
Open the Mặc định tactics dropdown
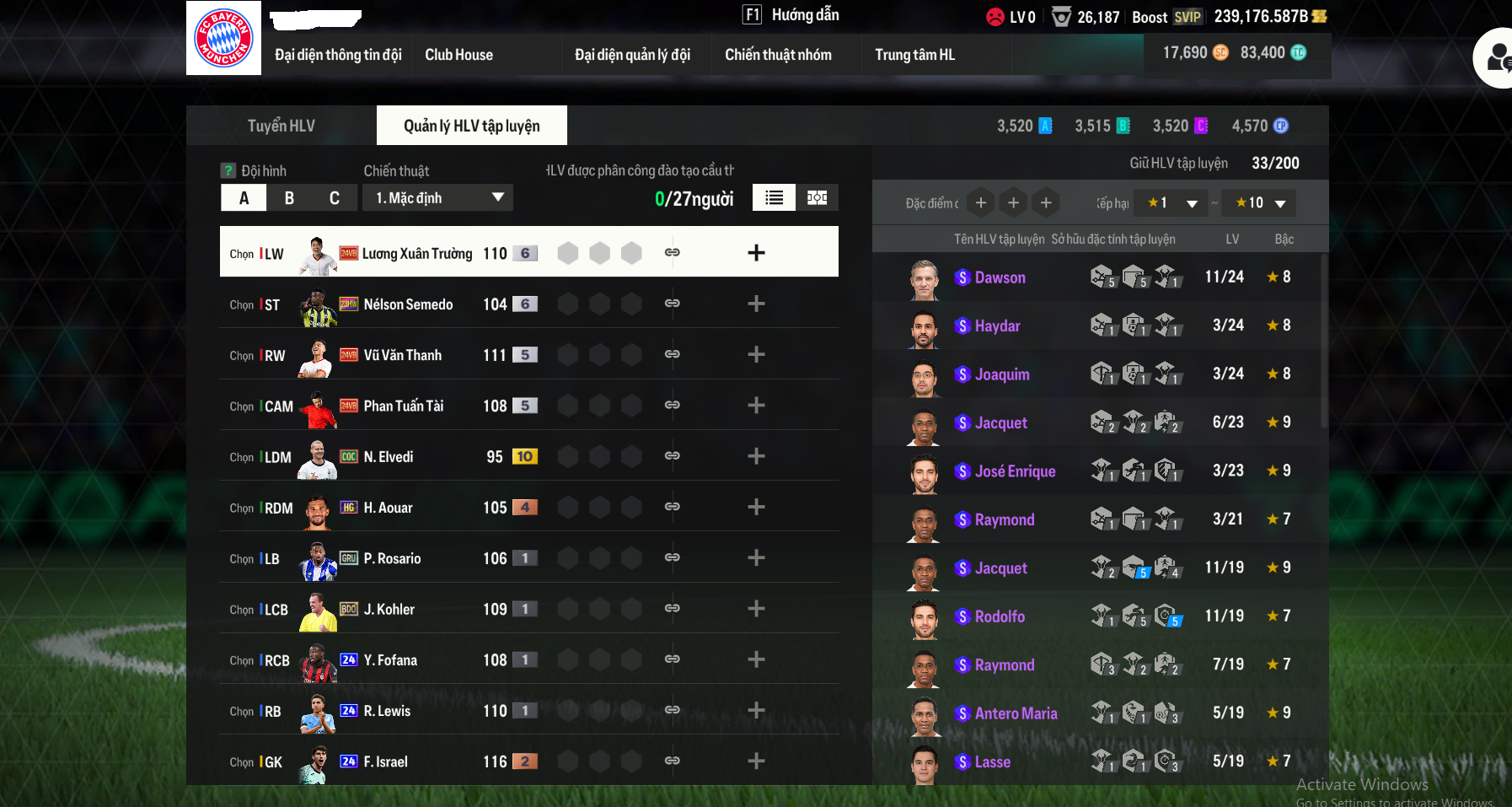coord(438,198)
